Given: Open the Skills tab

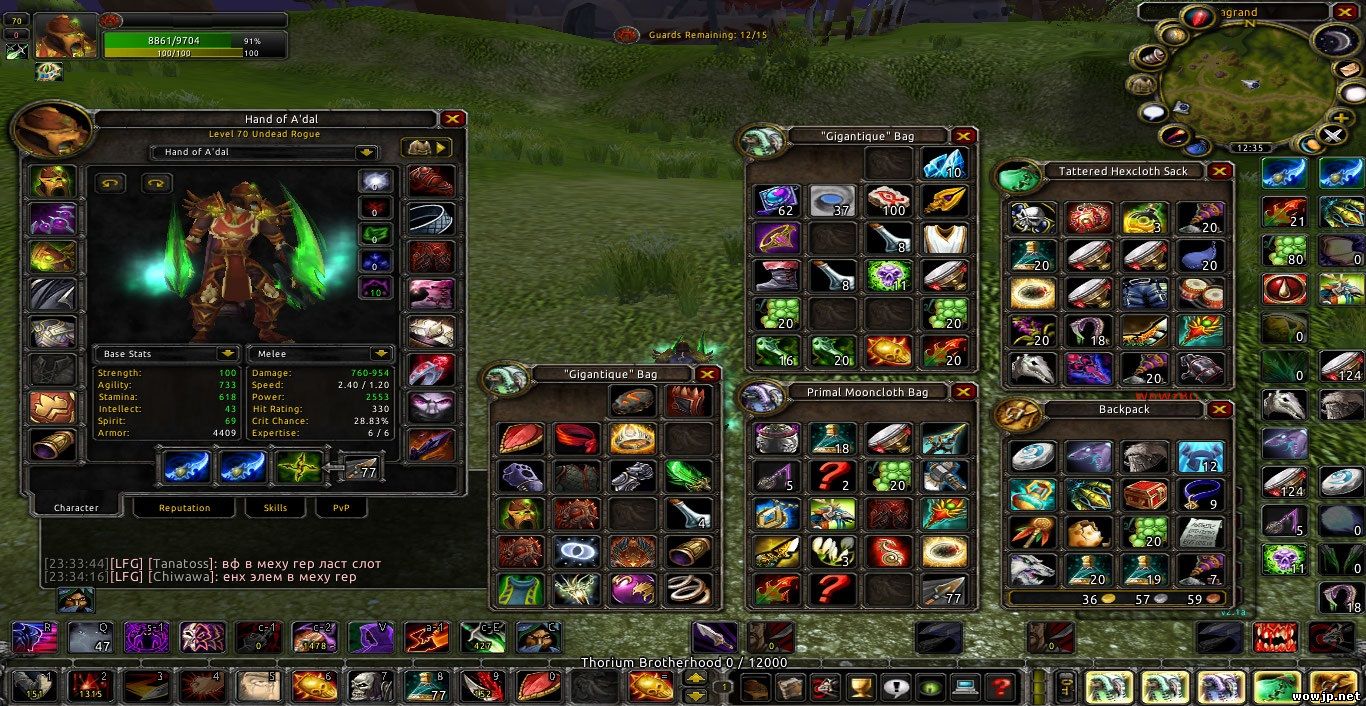Looking at the screenshot, I should pyautogui.click(x=275, y=508).
